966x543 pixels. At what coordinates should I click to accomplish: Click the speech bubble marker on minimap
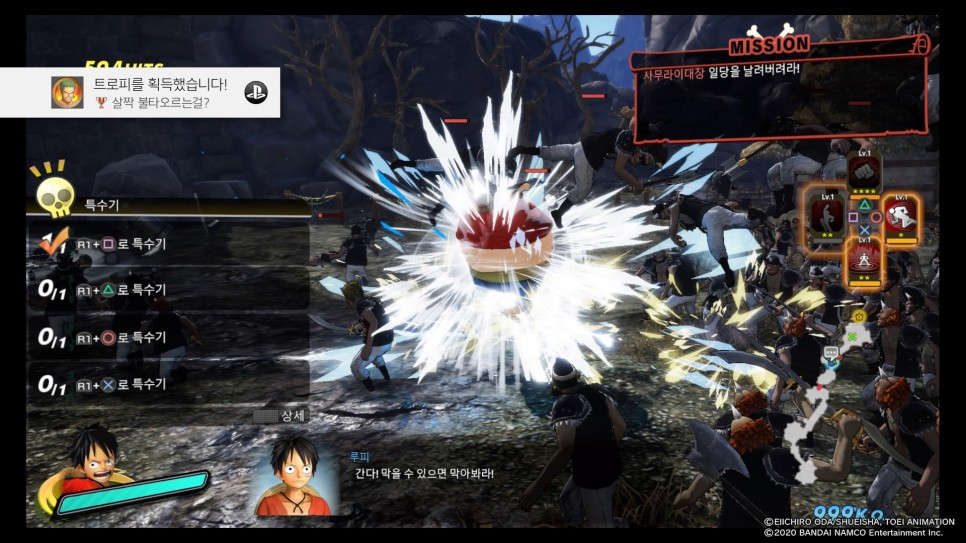[830, 353]
